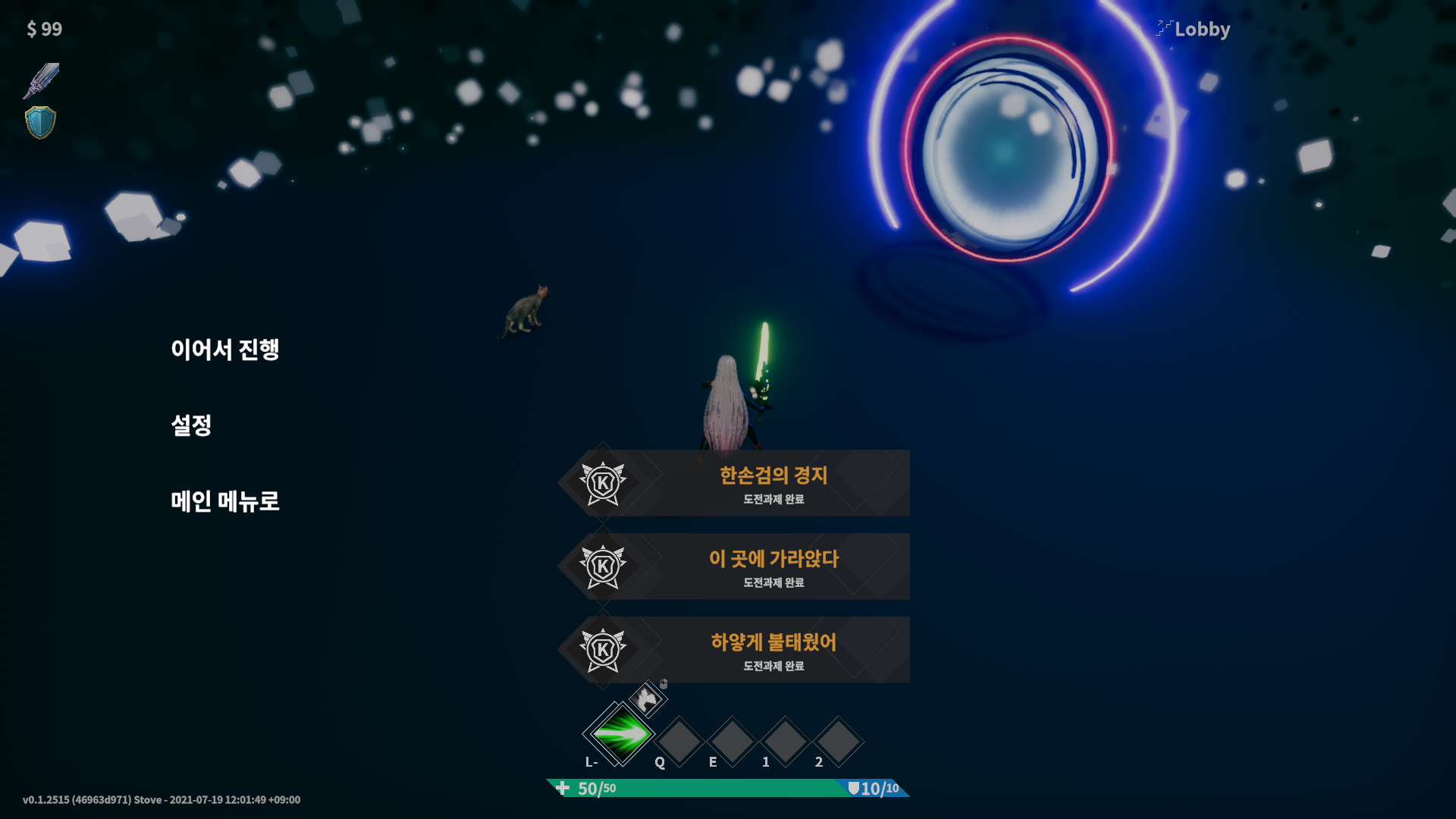Select 메인 메뉴로 to exit
Image resolution: width=1456 pixels, height=819 pixels.
coord(224,501)
